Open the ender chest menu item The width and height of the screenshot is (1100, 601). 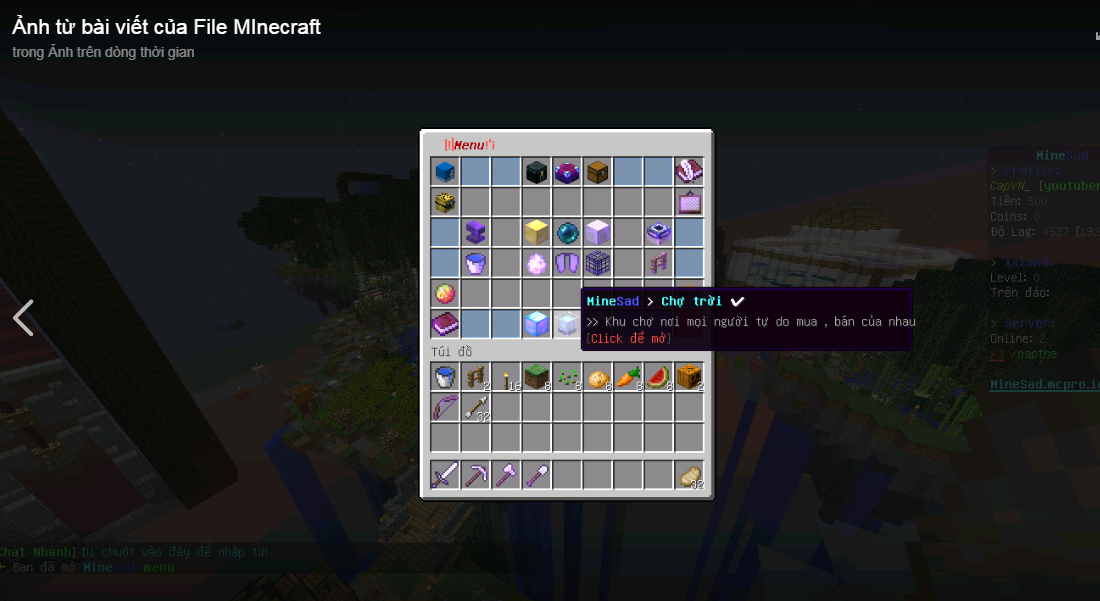point(537,172)
